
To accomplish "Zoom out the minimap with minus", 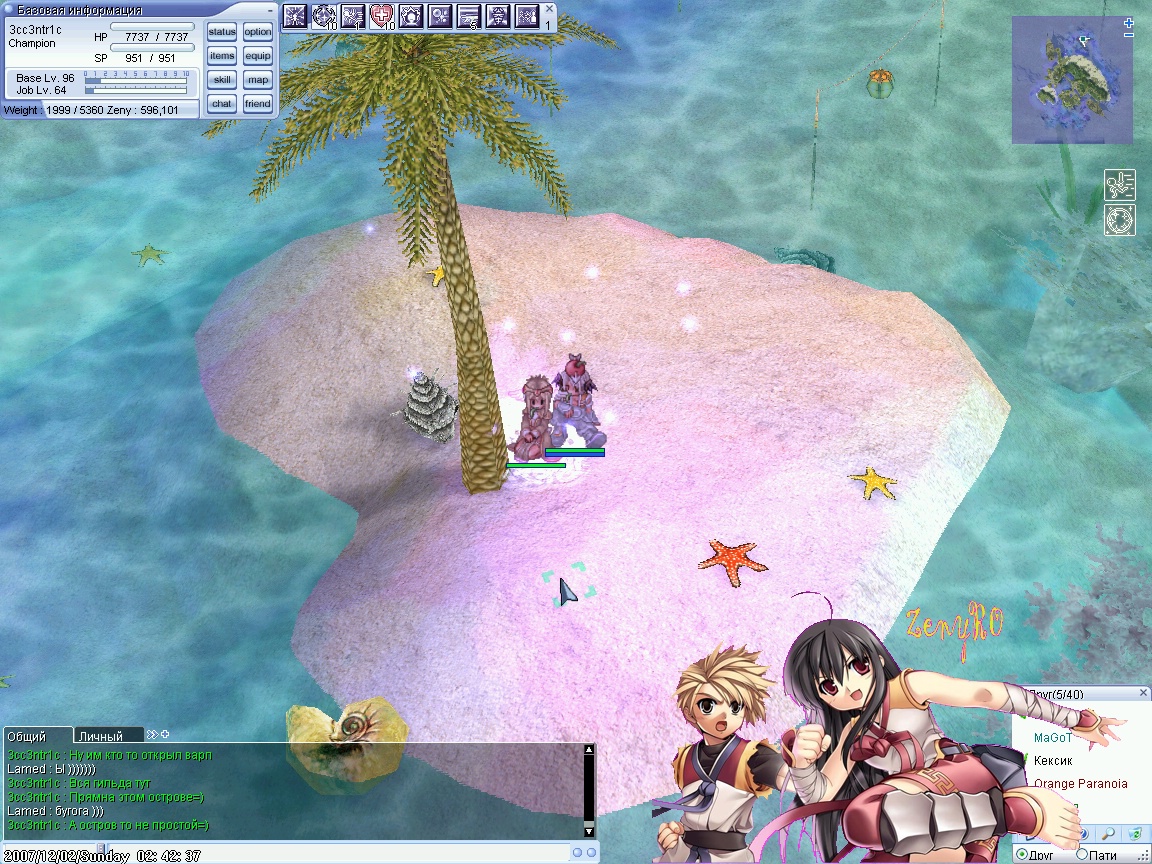I will tap(1128, 35).
